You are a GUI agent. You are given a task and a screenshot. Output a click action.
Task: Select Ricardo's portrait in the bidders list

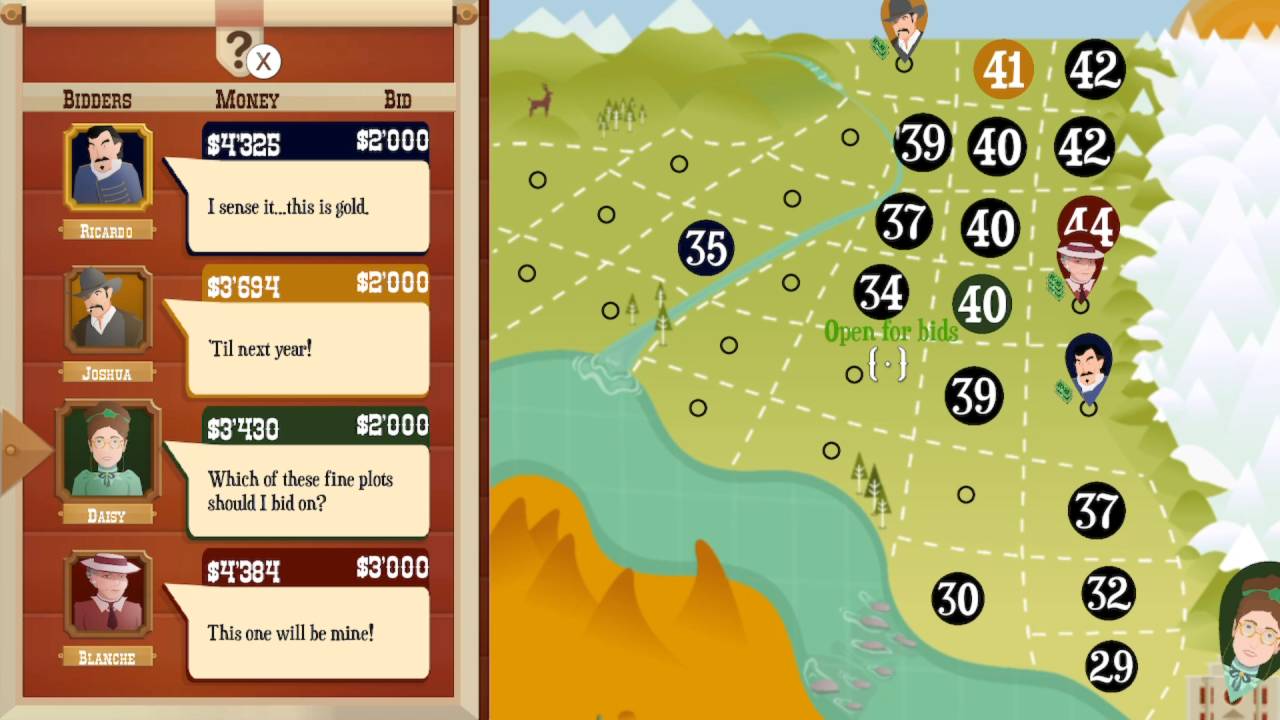[x=106, y=166]
